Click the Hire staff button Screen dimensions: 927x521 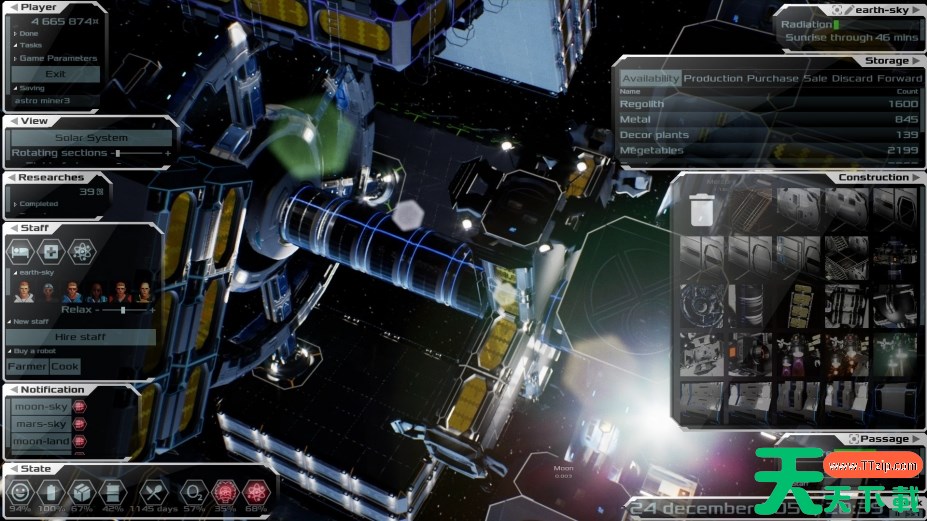[x=81, y=338]
